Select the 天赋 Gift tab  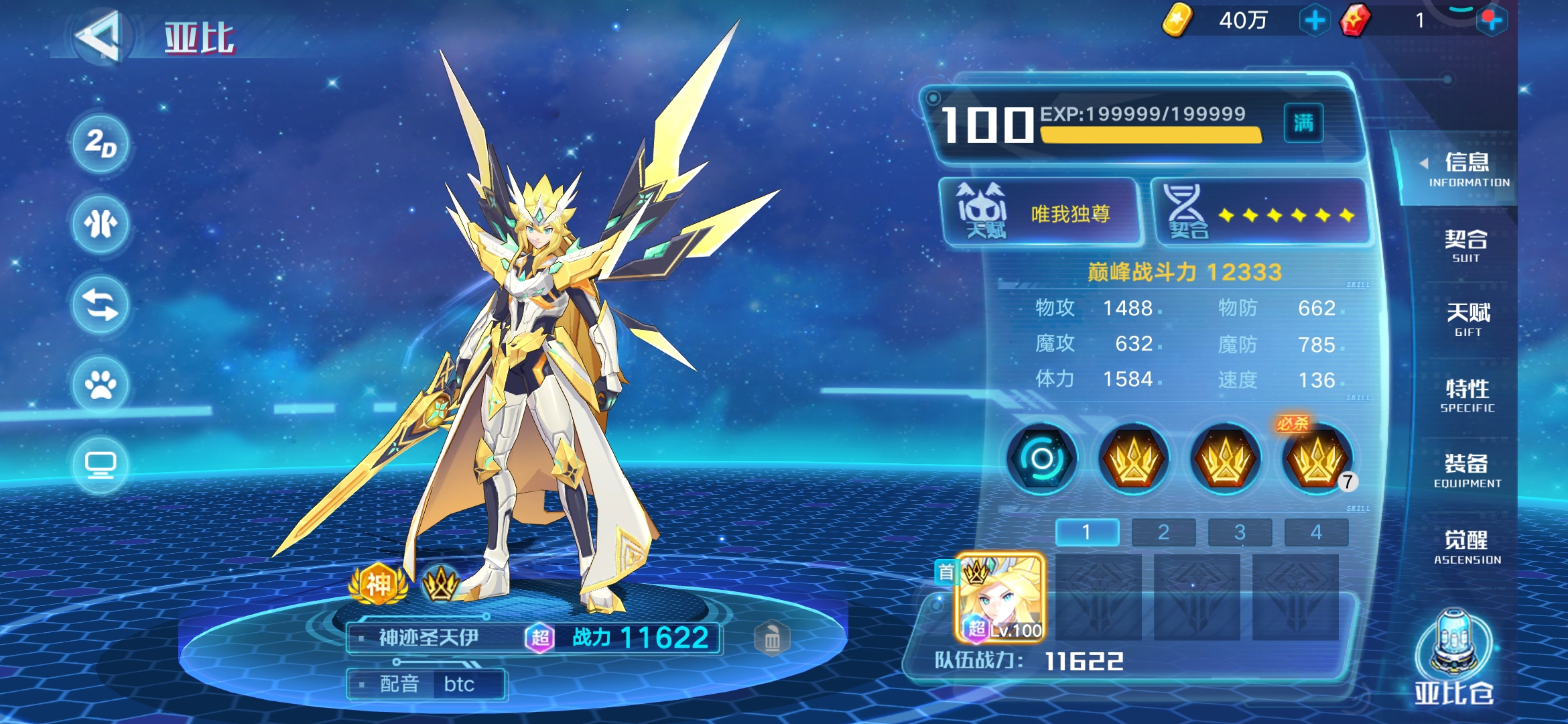point(1467,320)
